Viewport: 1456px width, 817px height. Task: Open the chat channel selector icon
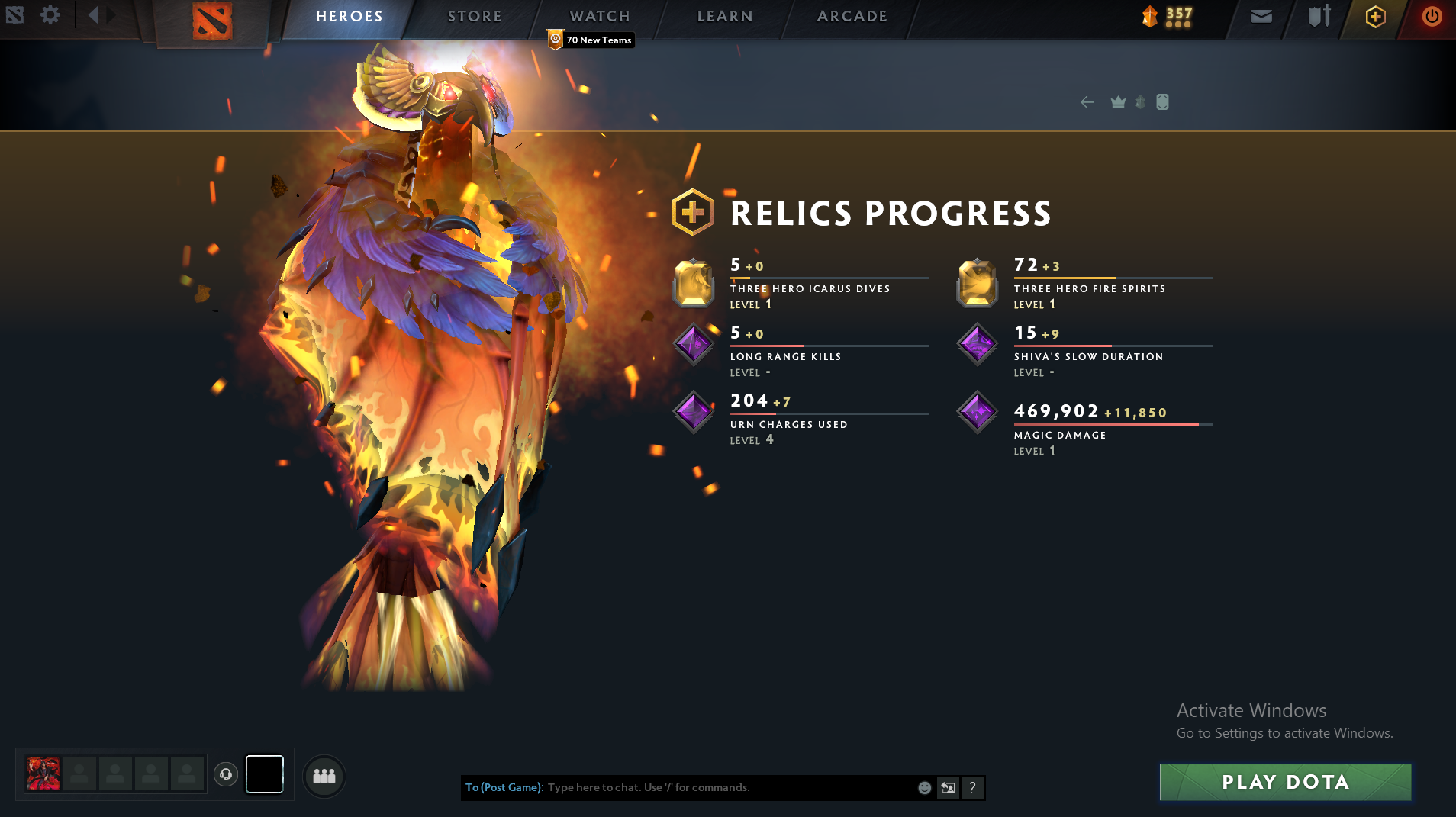947,787
